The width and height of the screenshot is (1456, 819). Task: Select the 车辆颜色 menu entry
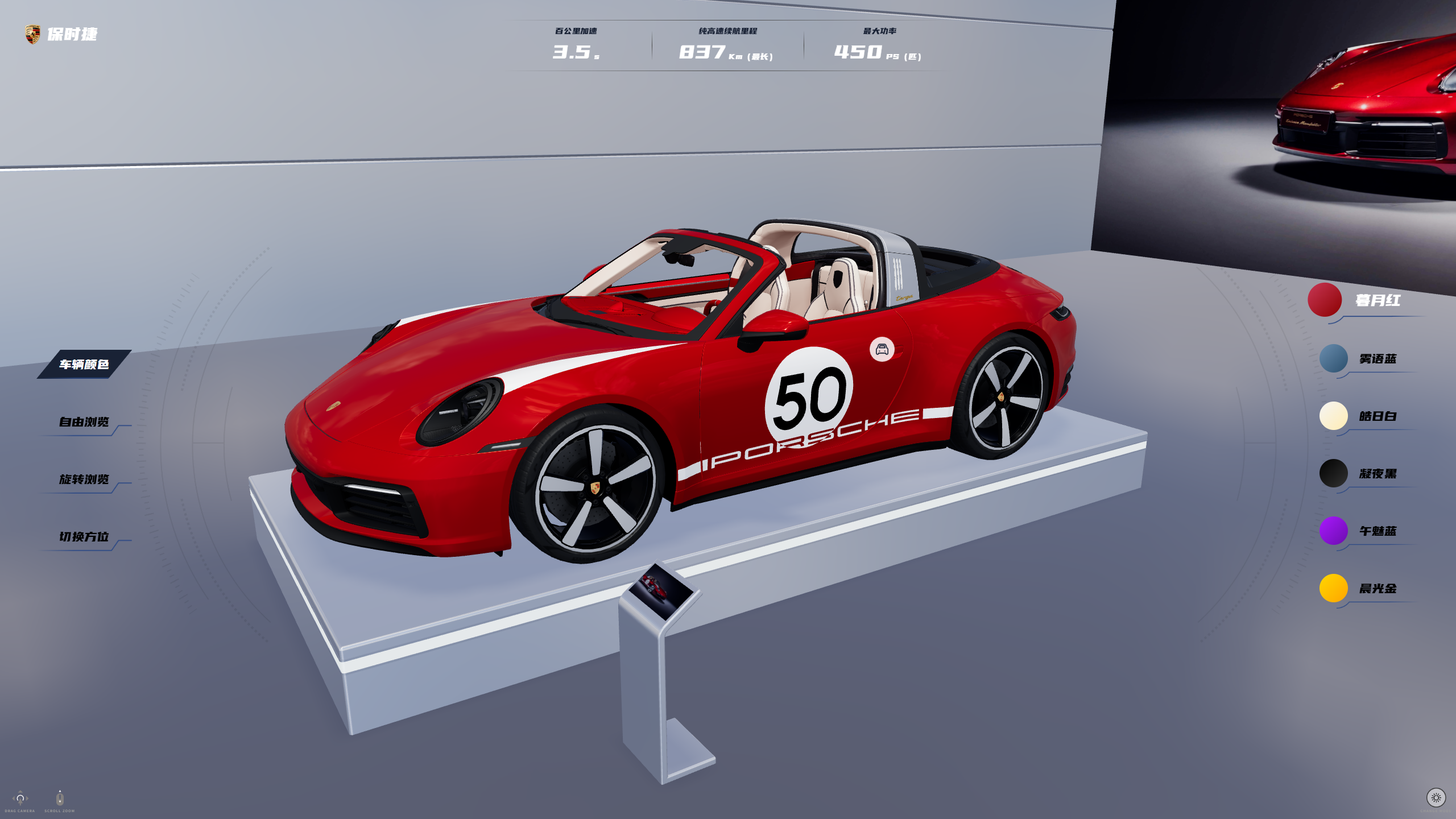click(84, 364)
